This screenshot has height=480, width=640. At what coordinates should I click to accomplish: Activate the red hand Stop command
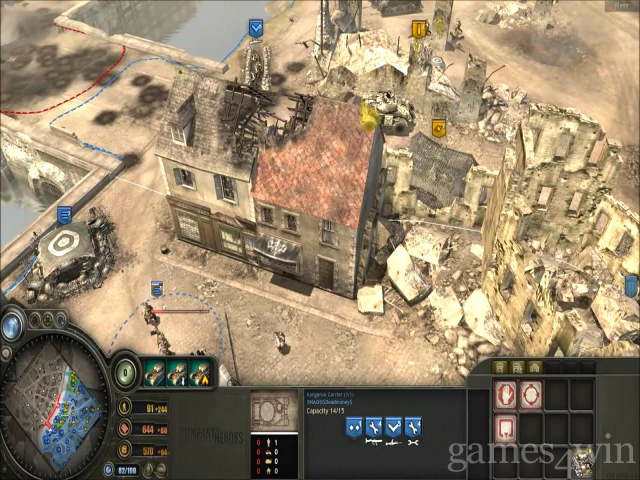point(506,394)
